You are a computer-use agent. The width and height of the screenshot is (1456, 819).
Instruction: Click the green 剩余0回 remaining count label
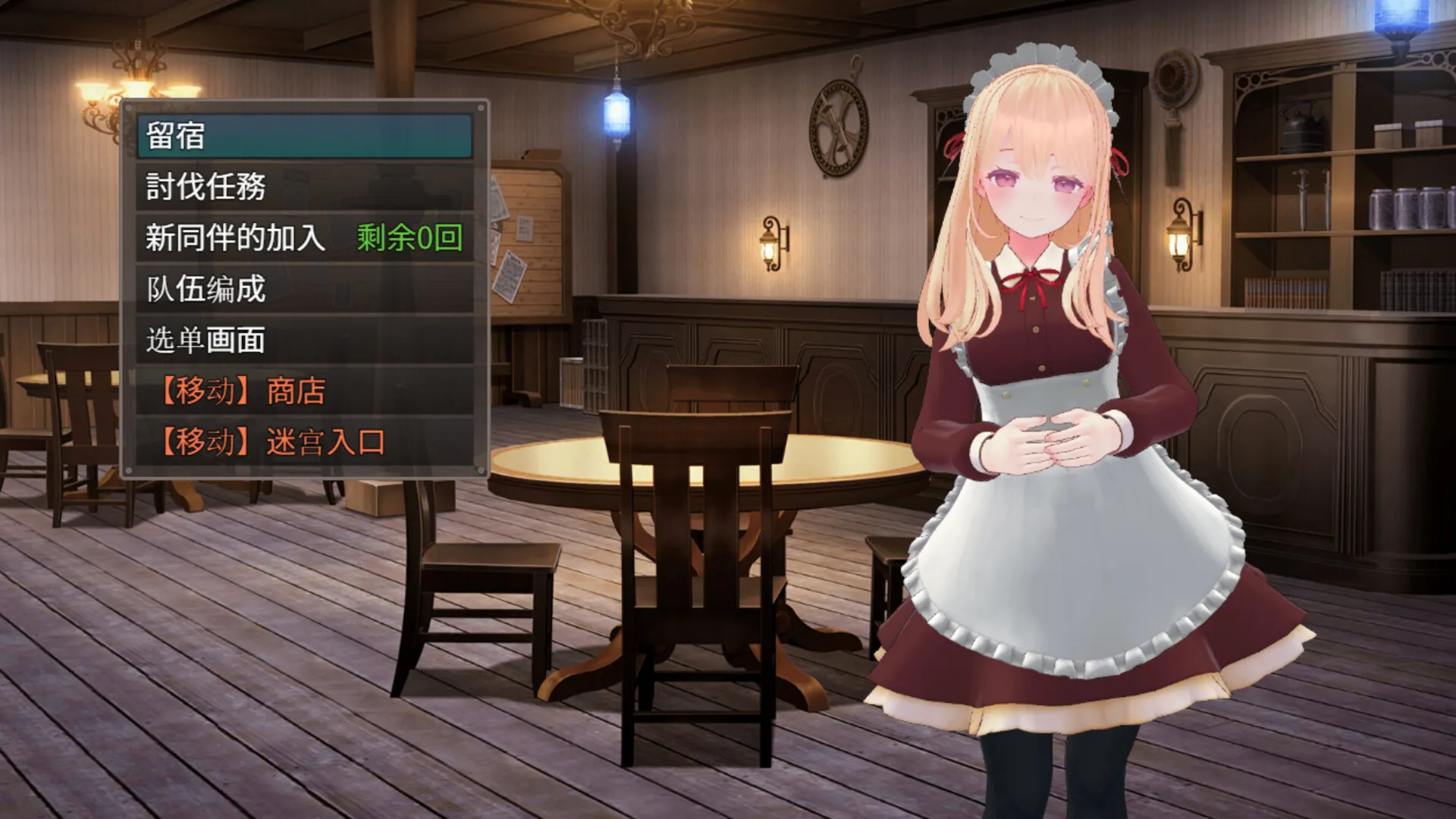pos(409,239)
